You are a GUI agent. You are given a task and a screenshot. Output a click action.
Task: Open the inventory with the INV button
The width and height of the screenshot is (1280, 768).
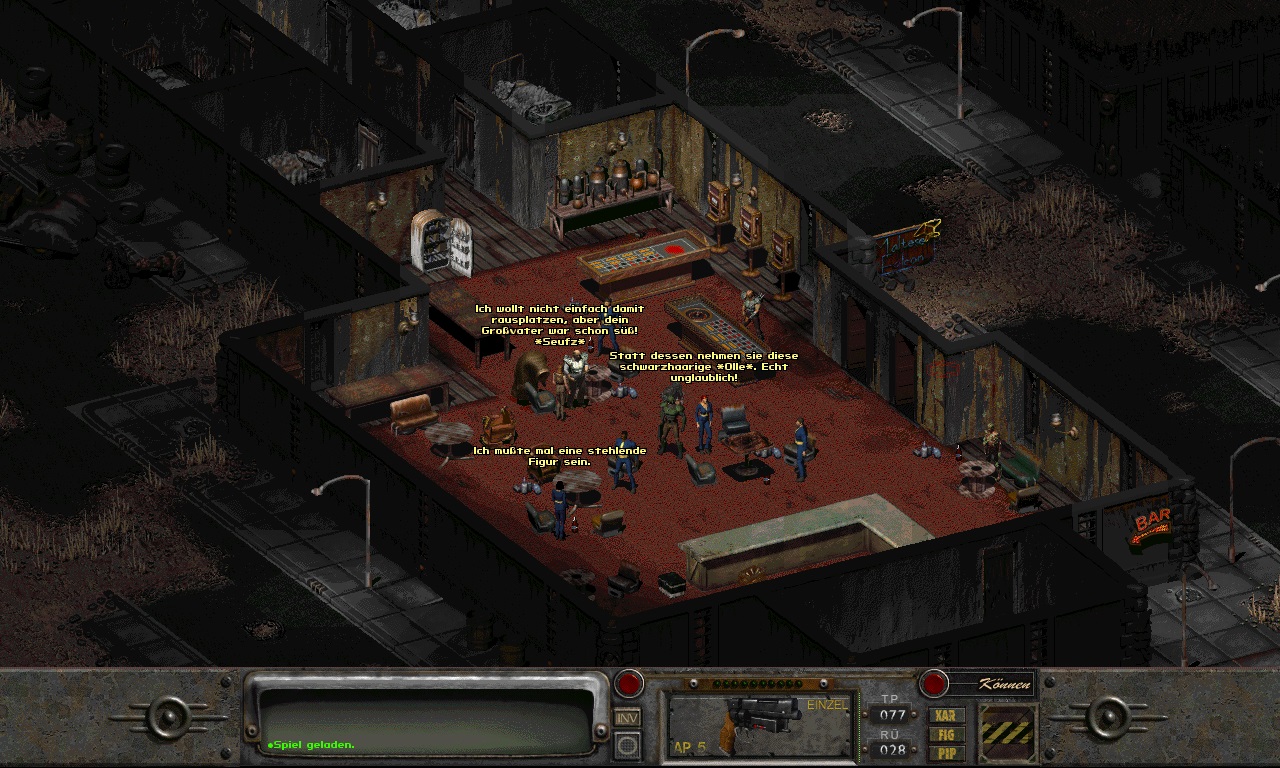click(627, 717)
